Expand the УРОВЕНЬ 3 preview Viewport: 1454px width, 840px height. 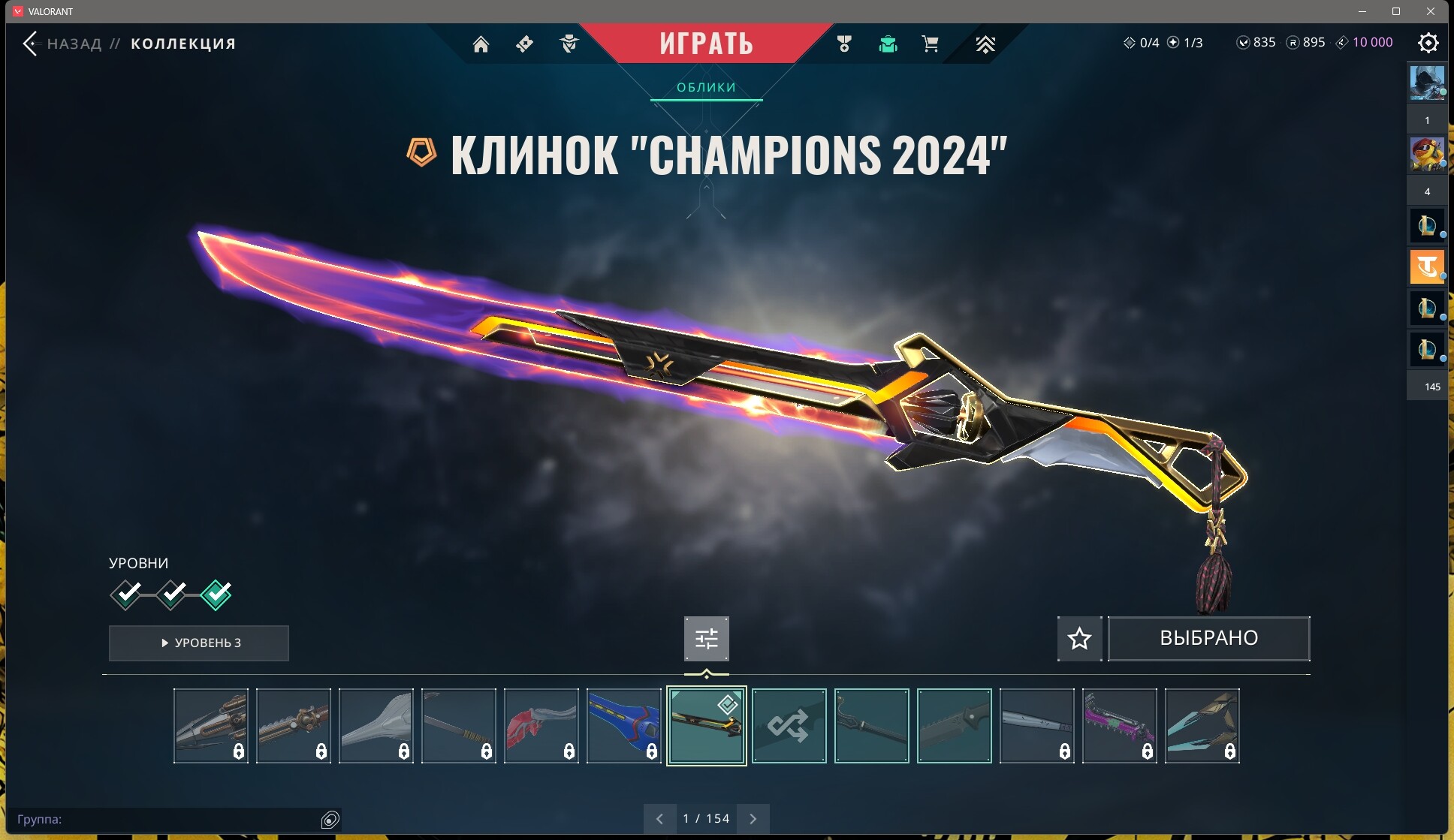[198, 643]
